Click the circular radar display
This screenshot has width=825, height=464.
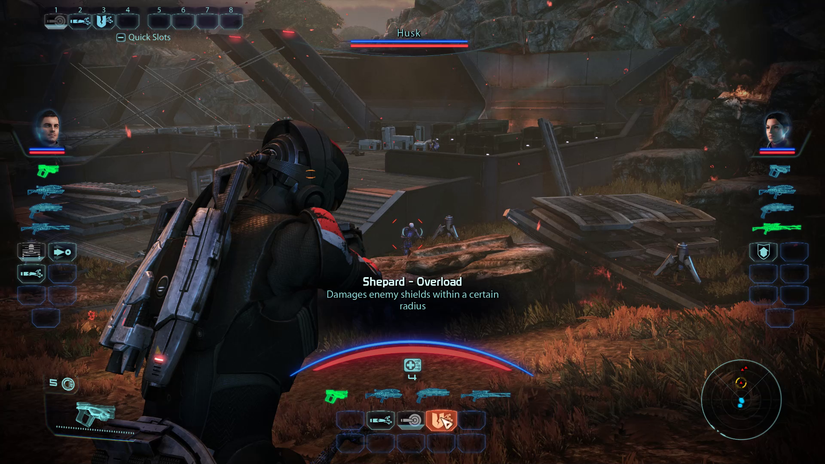[x=741, y=399]
